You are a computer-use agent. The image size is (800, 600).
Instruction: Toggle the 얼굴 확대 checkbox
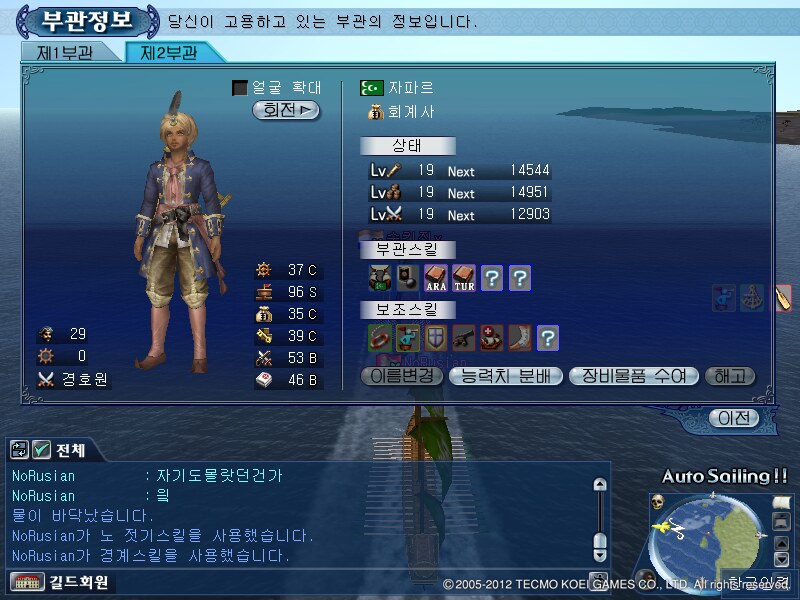click(x=240, y=88)
